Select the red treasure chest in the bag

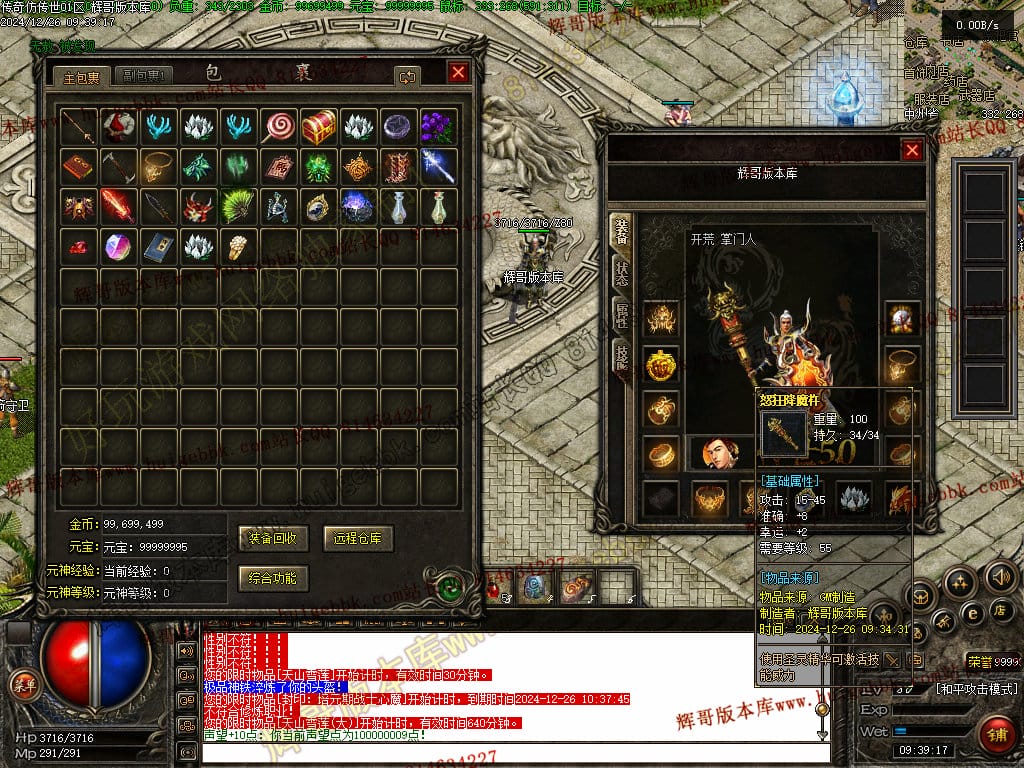click(319, 126)
